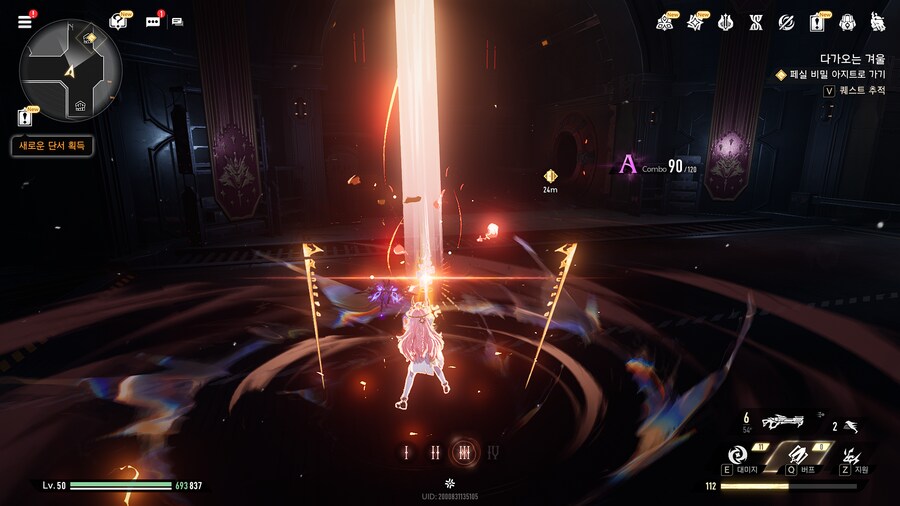Open the message log icon
900x506 pixels.
(x=178, y=22)
